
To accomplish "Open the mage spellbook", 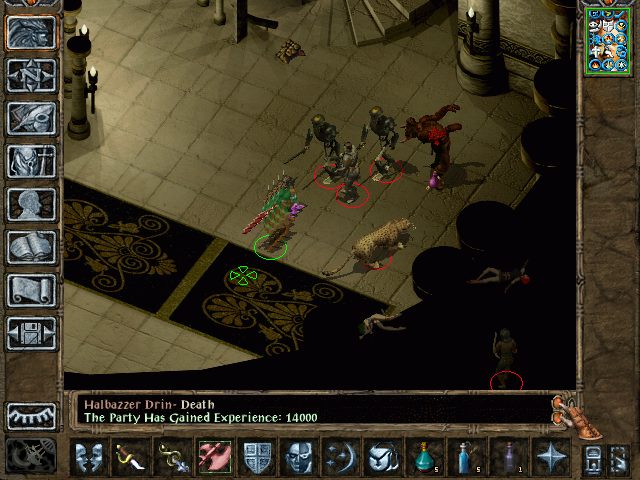I will point(31,247).
